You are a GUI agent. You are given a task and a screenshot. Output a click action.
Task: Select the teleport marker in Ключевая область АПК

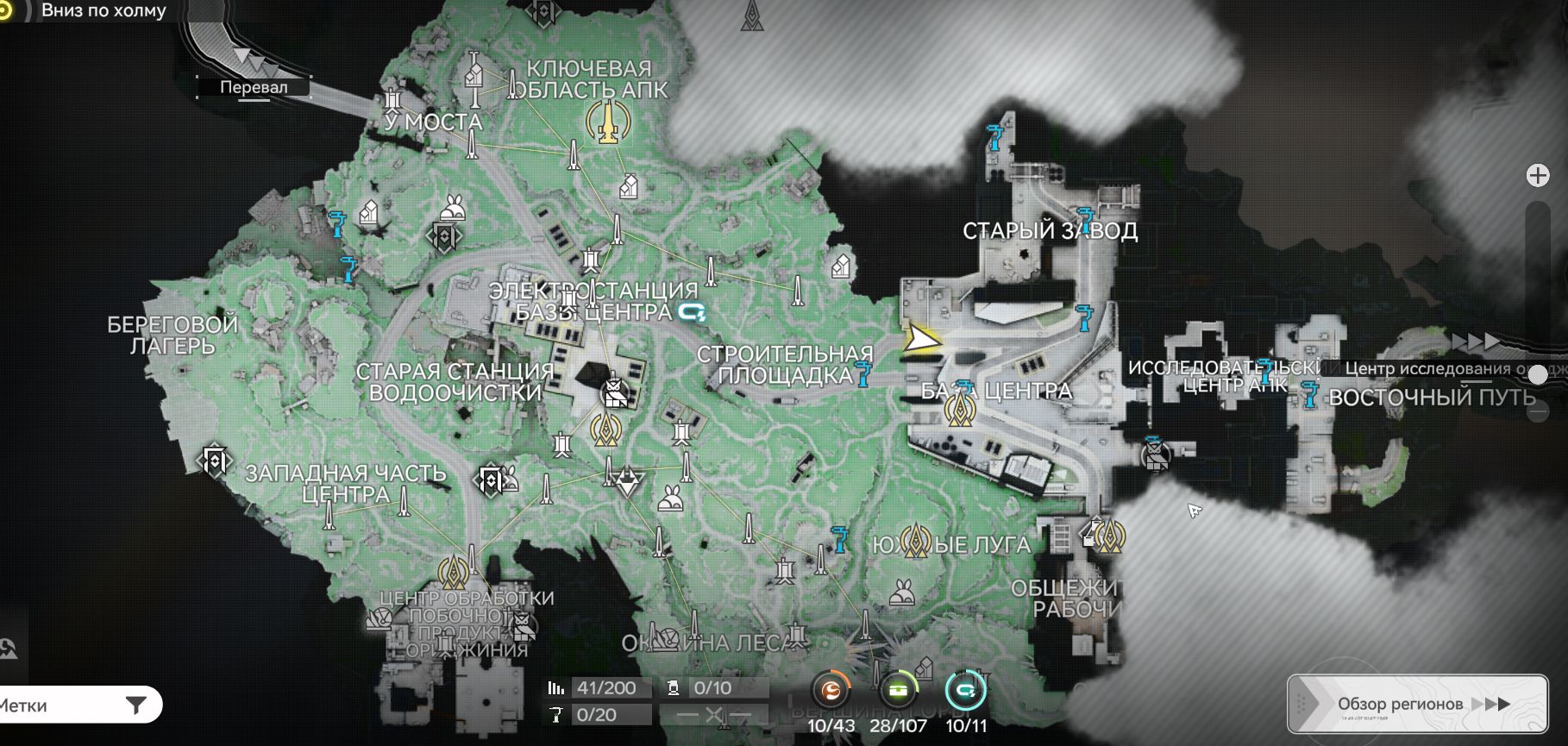pos(609,122)
